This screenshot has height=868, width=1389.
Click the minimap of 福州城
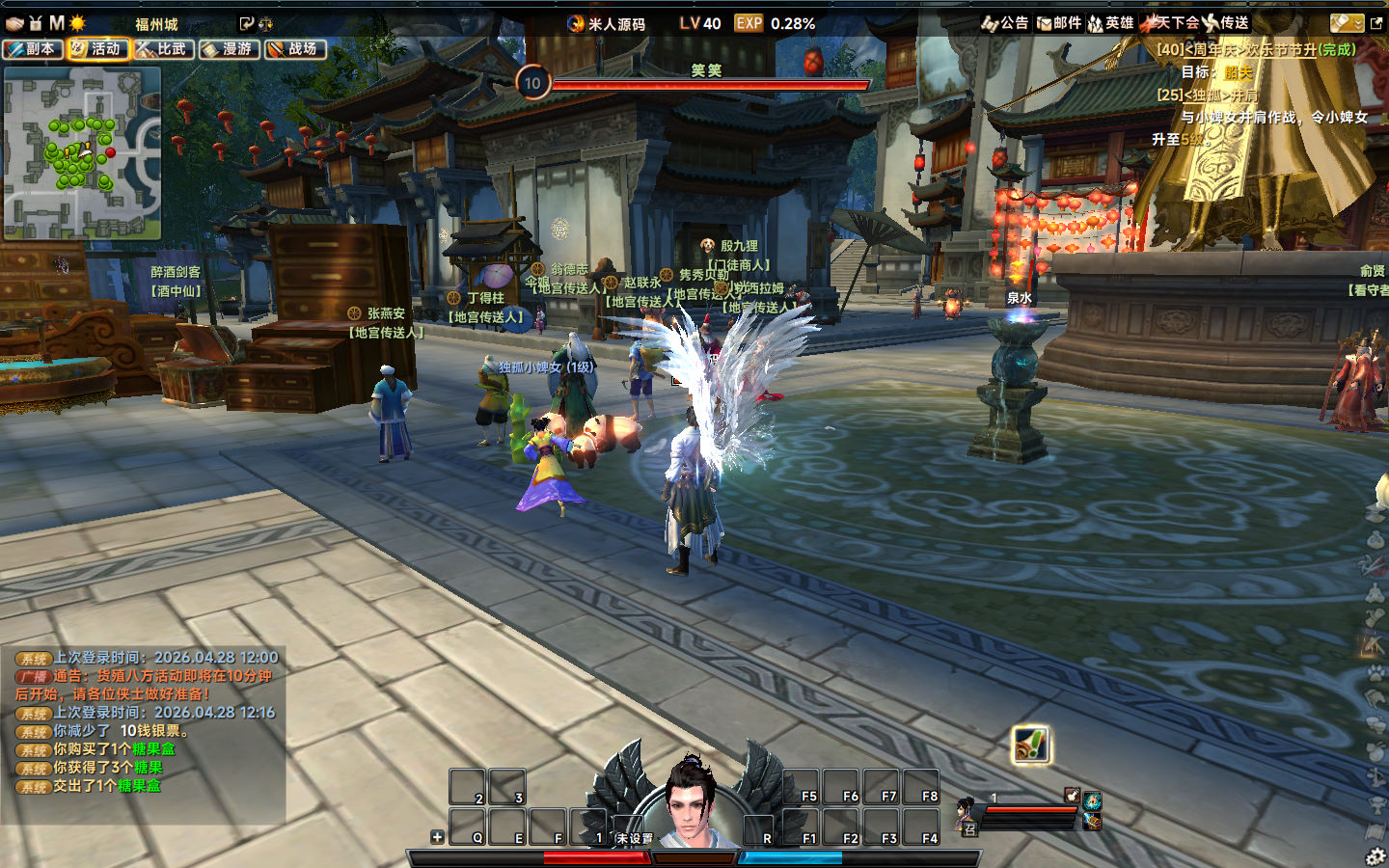point(82,152)
